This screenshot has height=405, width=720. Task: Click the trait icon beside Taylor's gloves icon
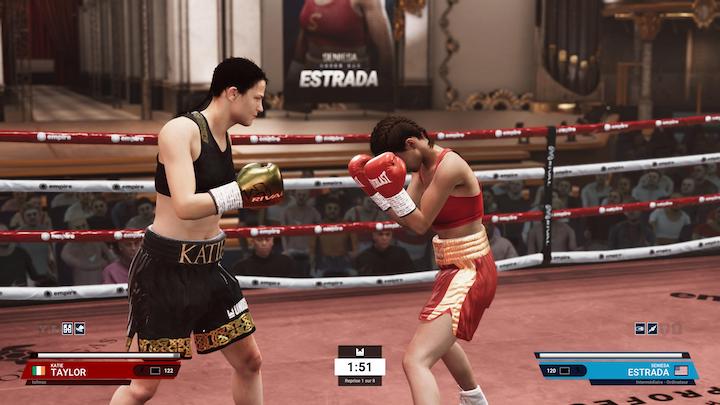click(80, 327)
